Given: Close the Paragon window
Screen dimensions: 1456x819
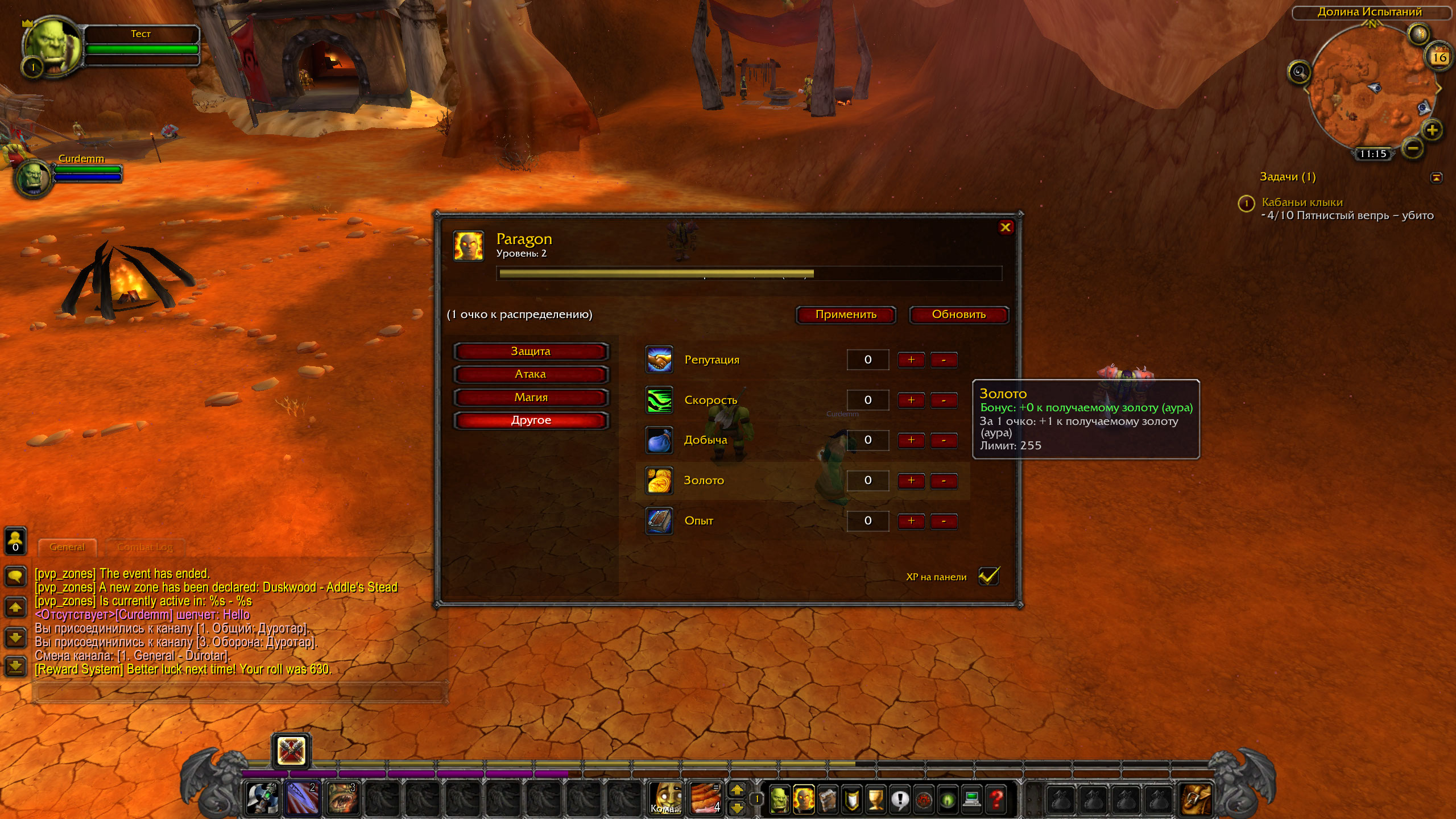Looking at the screenshot, I should 1005,227.
